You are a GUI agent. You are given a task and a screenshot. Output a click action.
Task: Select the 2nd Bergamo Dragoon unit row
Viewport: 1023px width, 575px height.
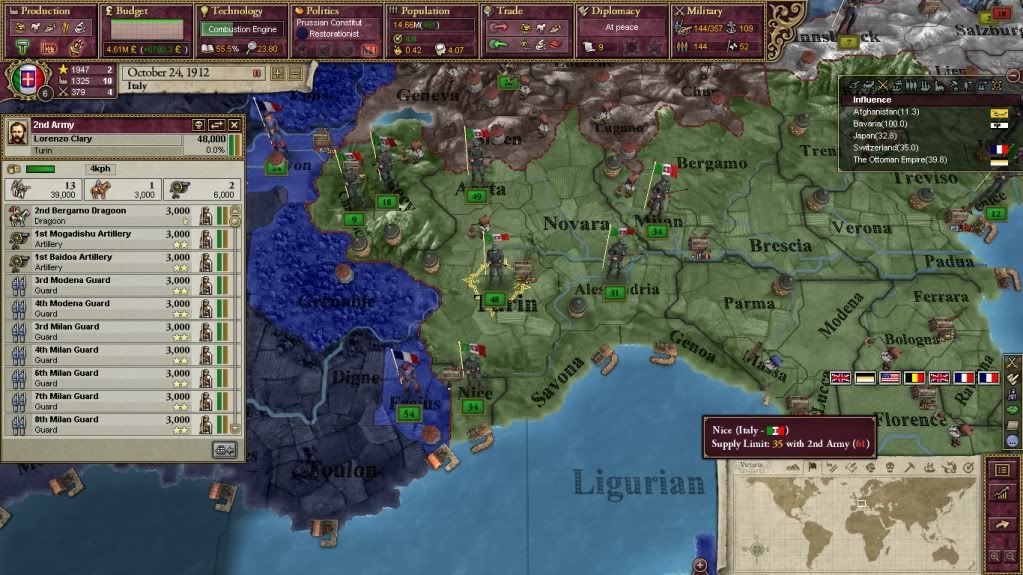[110, 215]
